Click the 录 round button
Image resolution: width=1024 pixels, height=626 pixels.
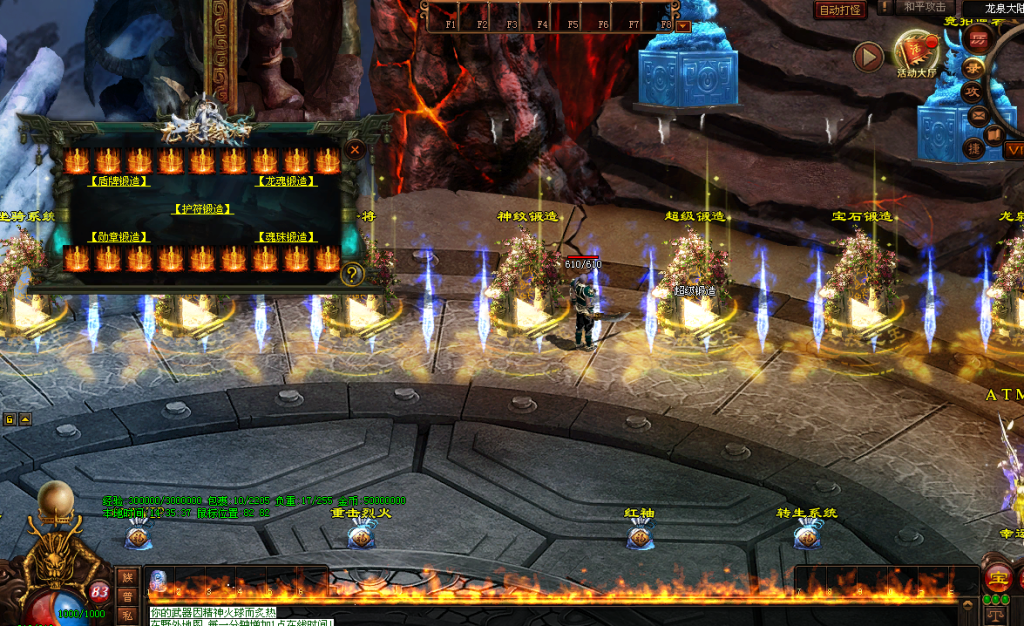pos(972,67)
